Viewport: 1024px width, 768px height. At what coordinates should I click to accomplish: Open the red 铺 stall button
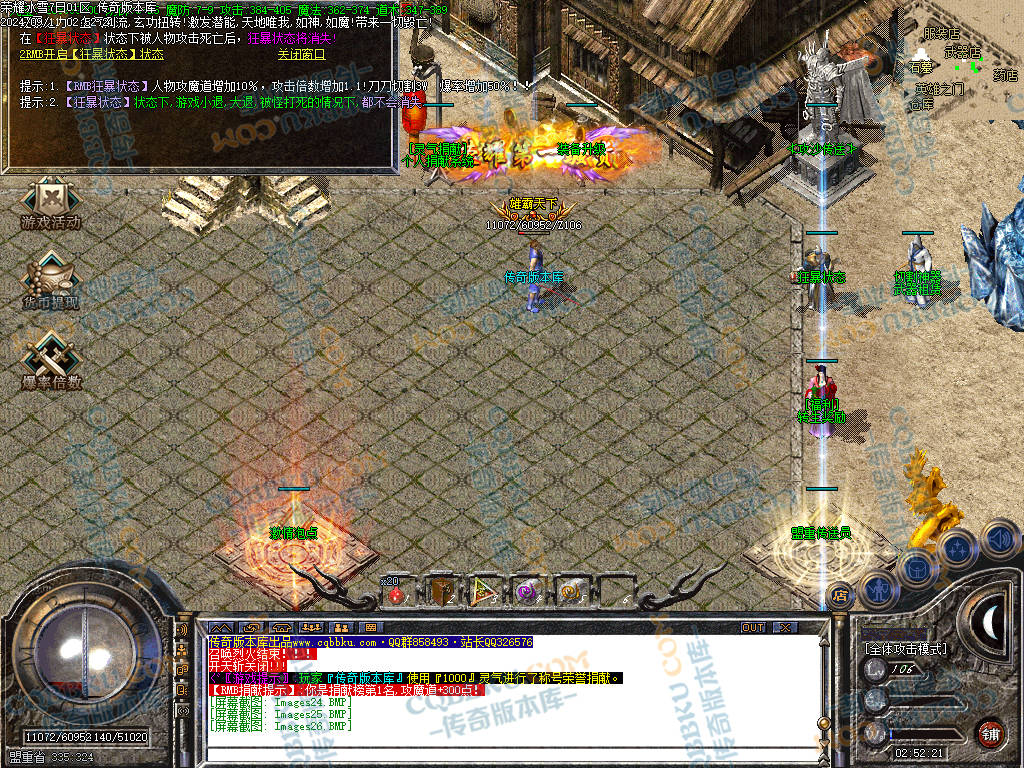click(x=991, y=732)
